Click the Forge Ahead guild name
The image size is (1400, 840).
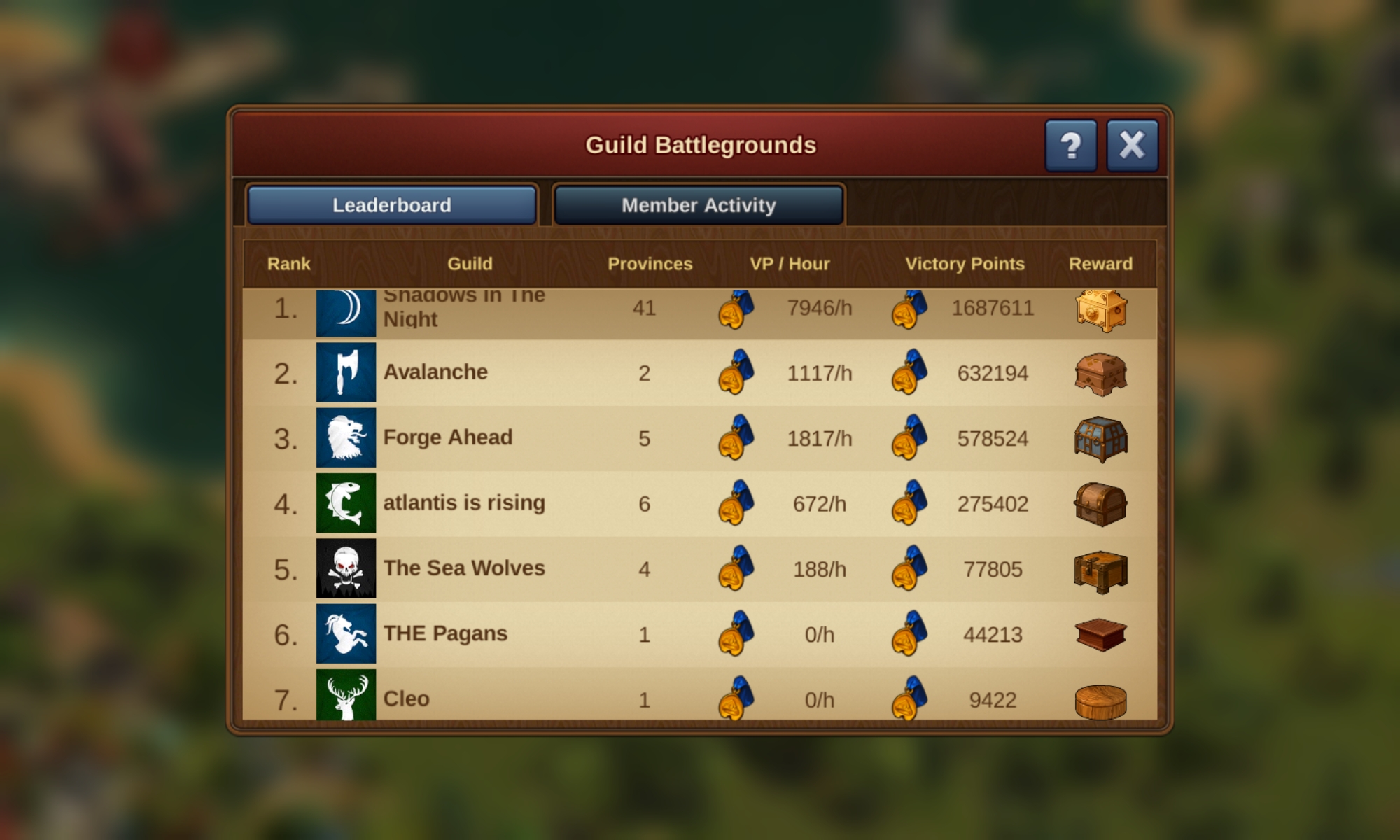tap(448, 437)
